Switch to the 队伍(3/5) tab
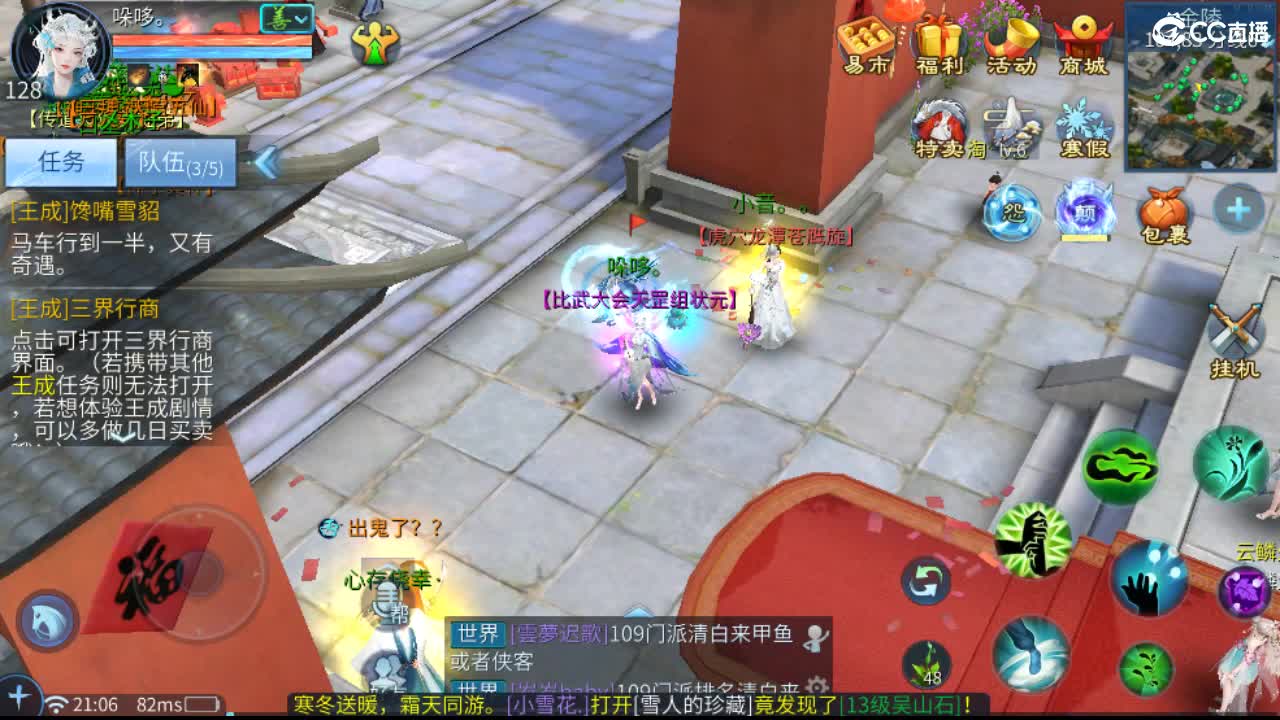Image resolution: width=1280 pixels, height=720 pixels. [x=180, y=163]
